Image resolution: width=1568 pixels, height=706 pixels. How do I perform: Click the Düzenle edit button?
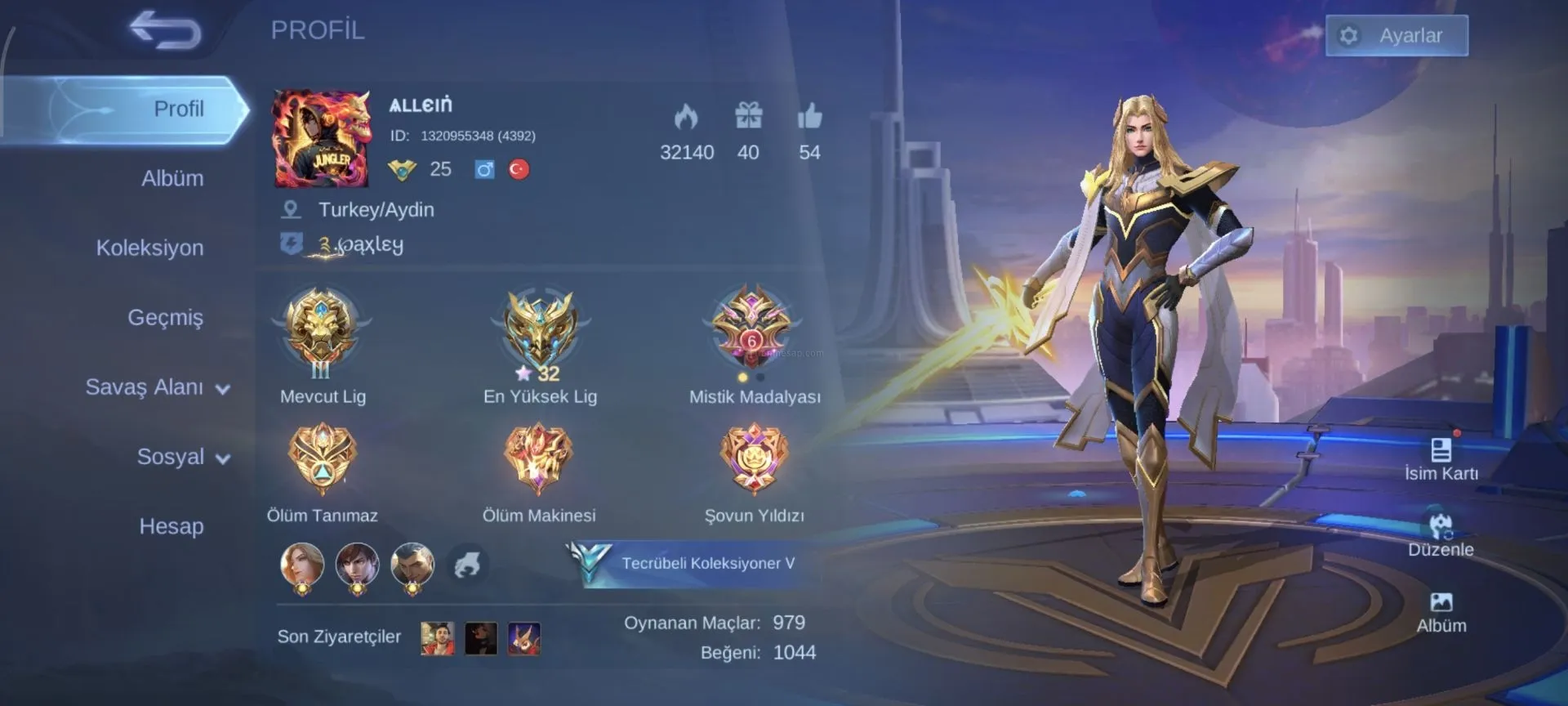point(1441,534)
